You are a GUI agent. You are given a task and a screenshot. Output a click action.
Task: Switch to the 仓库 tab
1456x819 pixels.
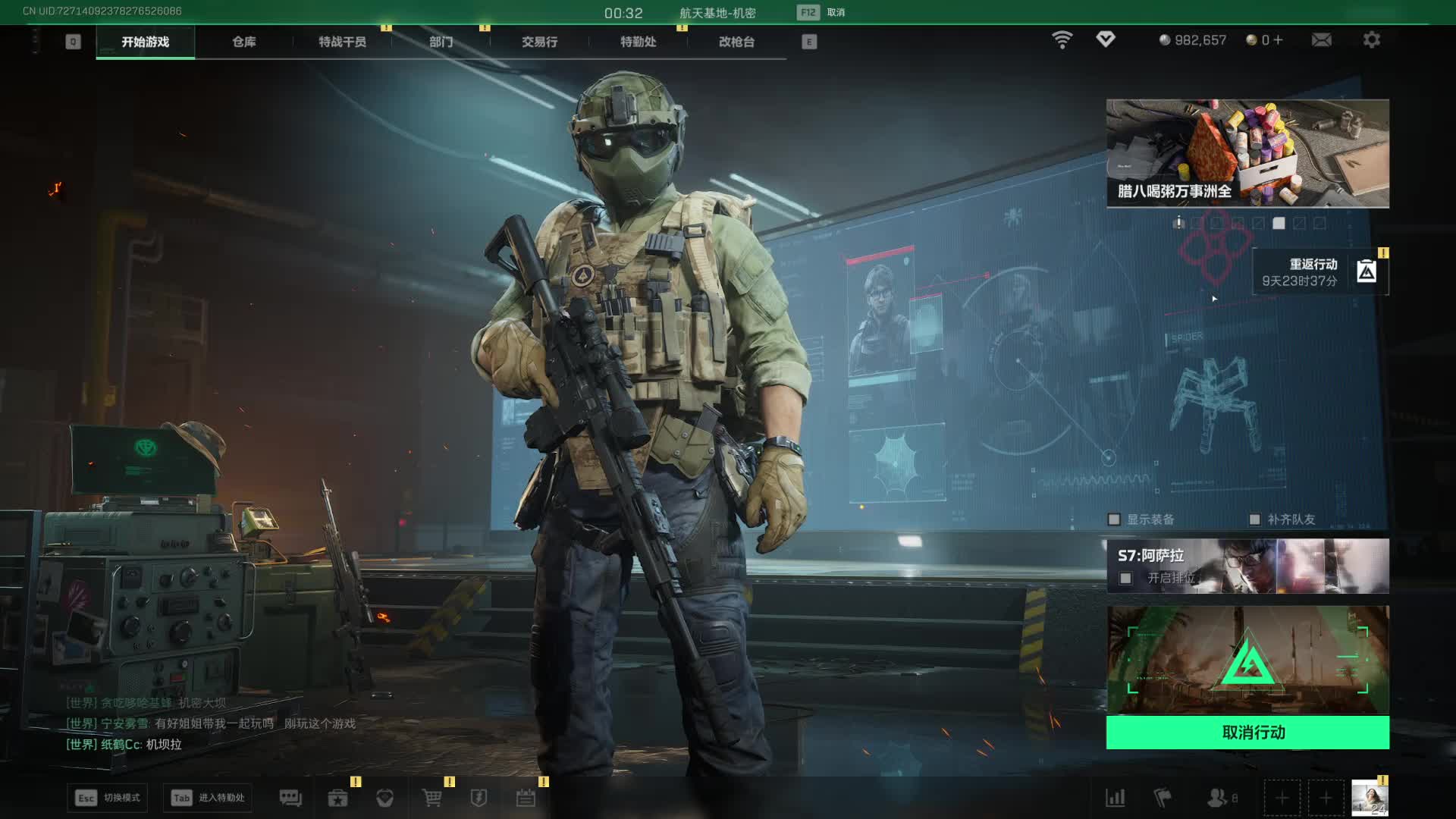point(243,42)
